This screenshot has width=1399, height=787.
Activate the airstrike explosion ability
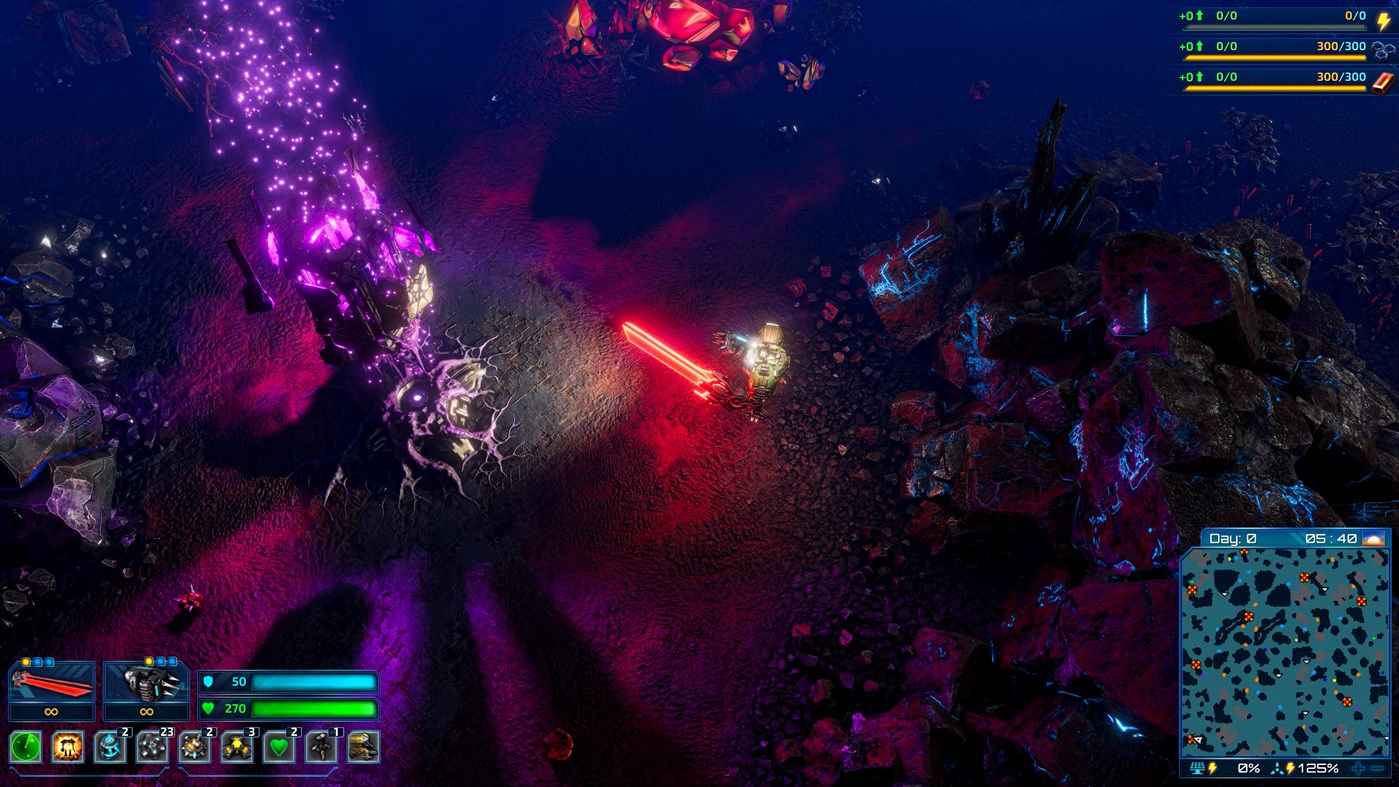tap(67, 747)
